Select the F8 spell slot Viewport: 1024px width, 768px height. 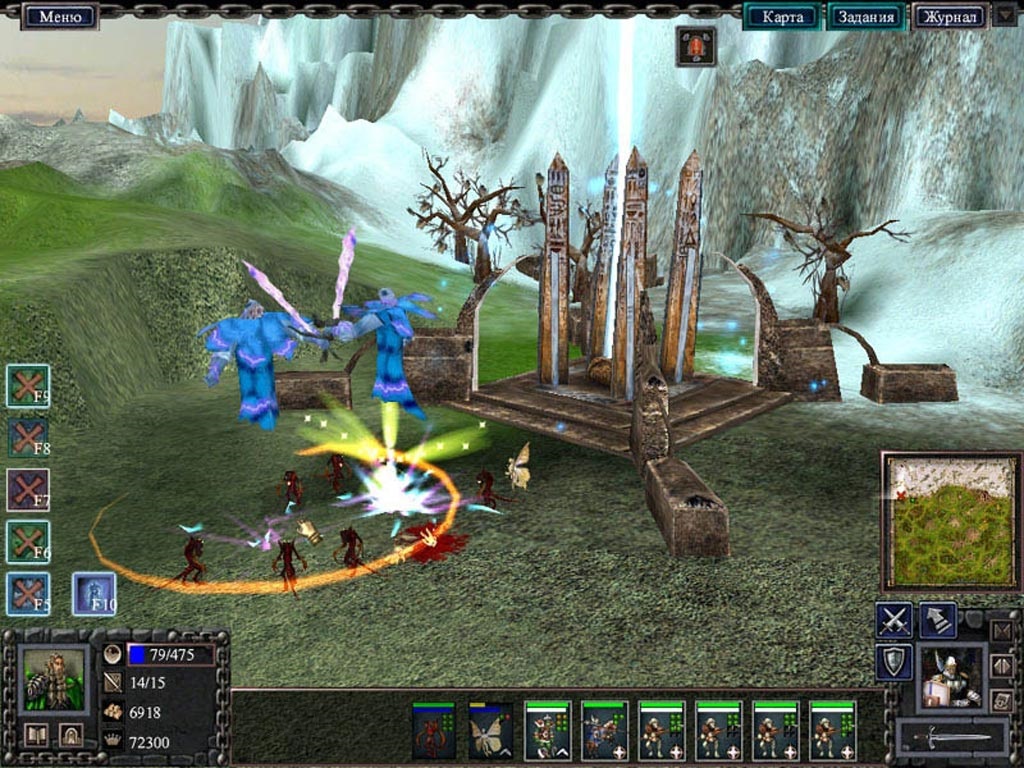pos(28,438)
